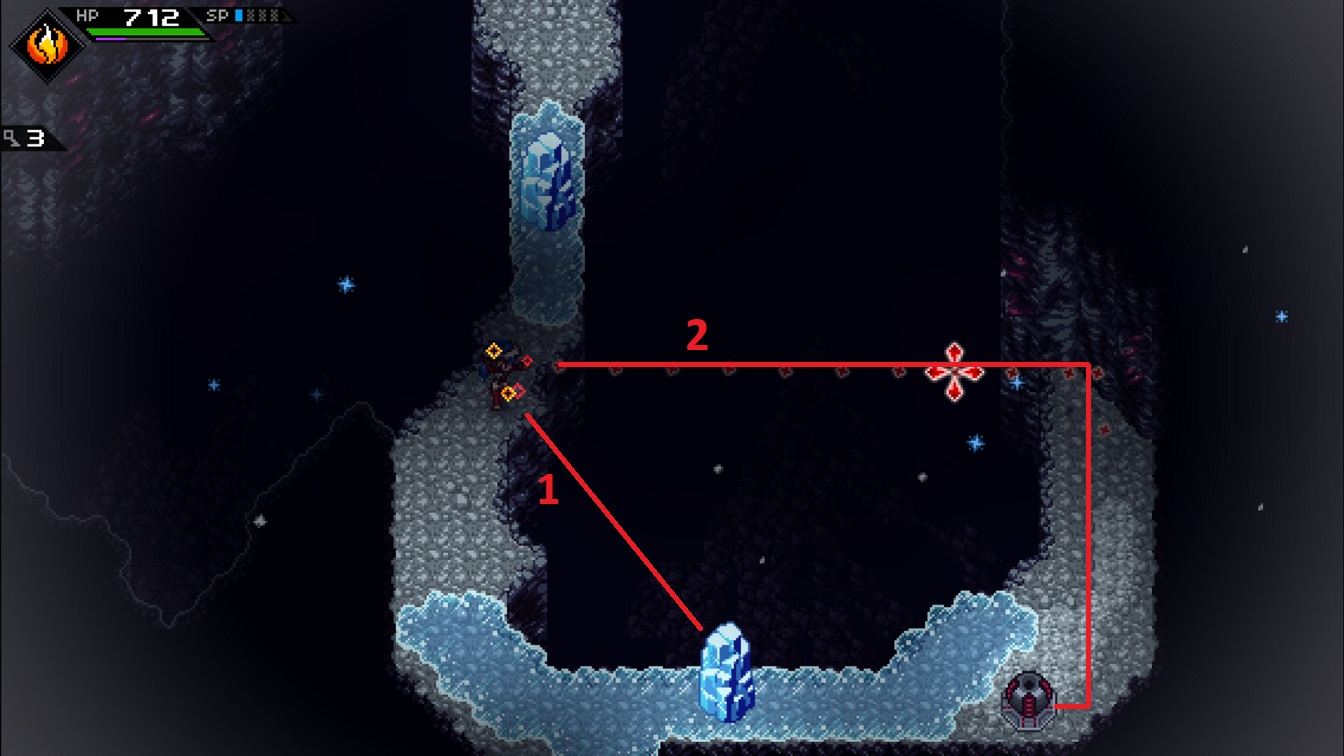Select the red cross-shaped enemy projectile

pyautogui.click(x=957, y=370)
